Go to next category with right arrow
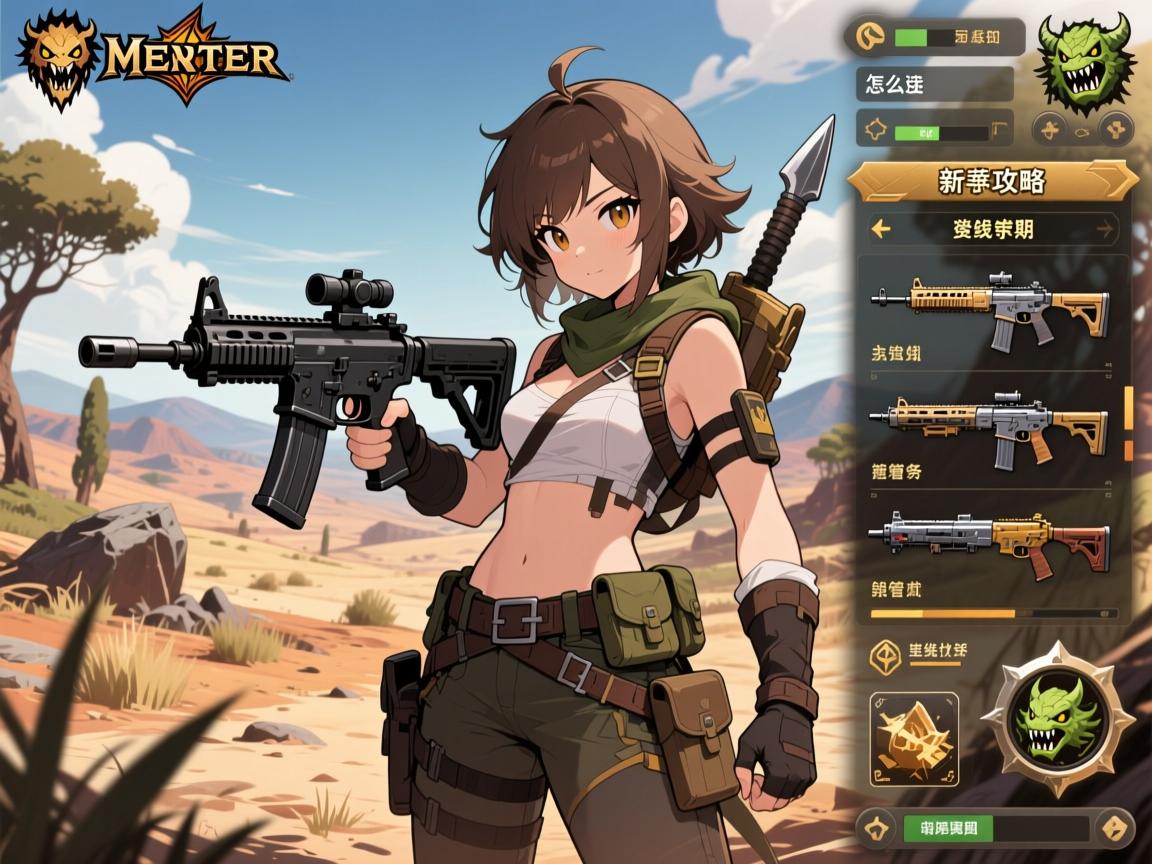1152x864 pixels. click(x=1104, y=229)
